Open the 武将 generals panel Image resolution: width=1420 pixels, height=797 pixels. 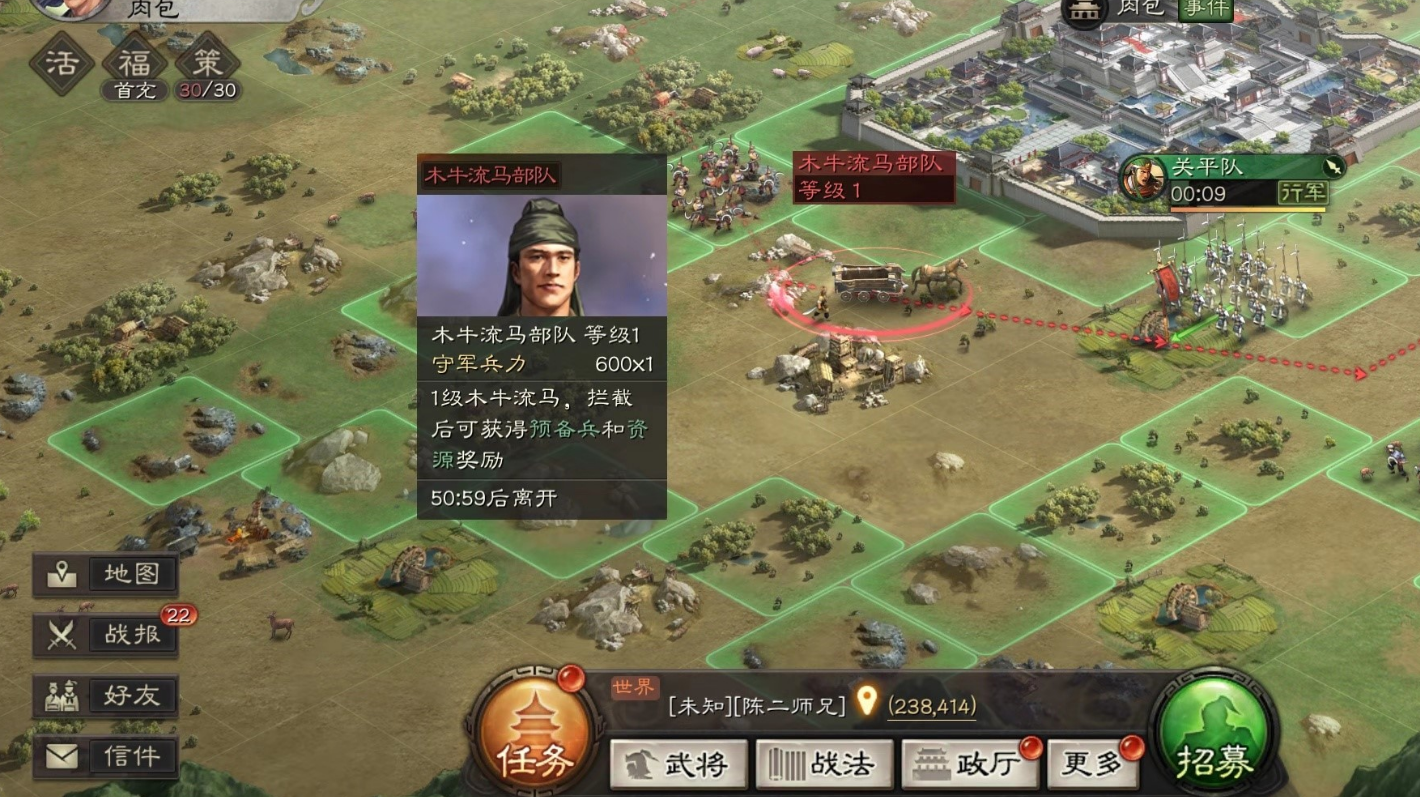point(679,765)
